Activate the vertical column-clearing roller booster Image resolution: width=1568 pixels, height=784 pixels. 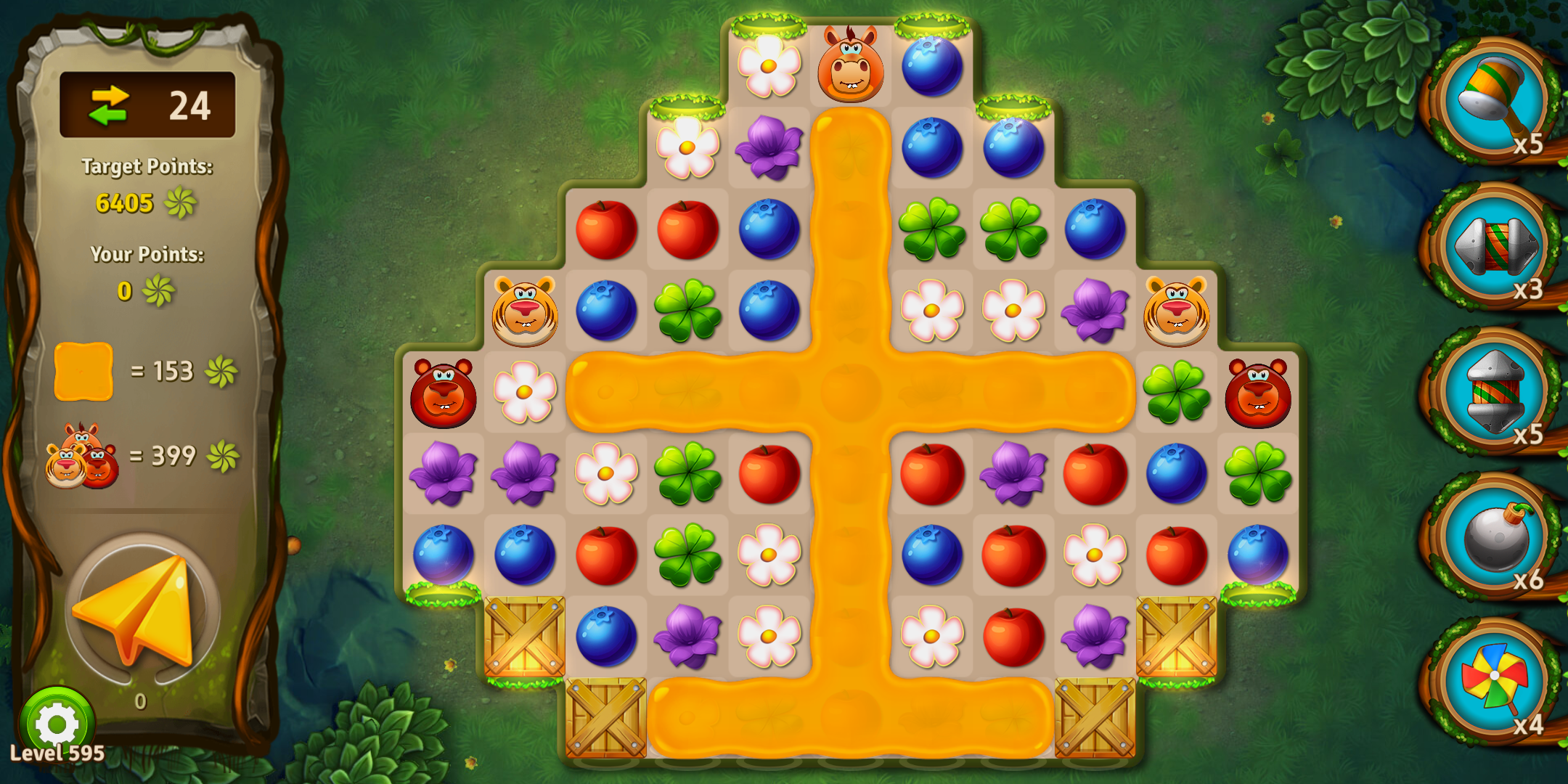[1494, 391]
